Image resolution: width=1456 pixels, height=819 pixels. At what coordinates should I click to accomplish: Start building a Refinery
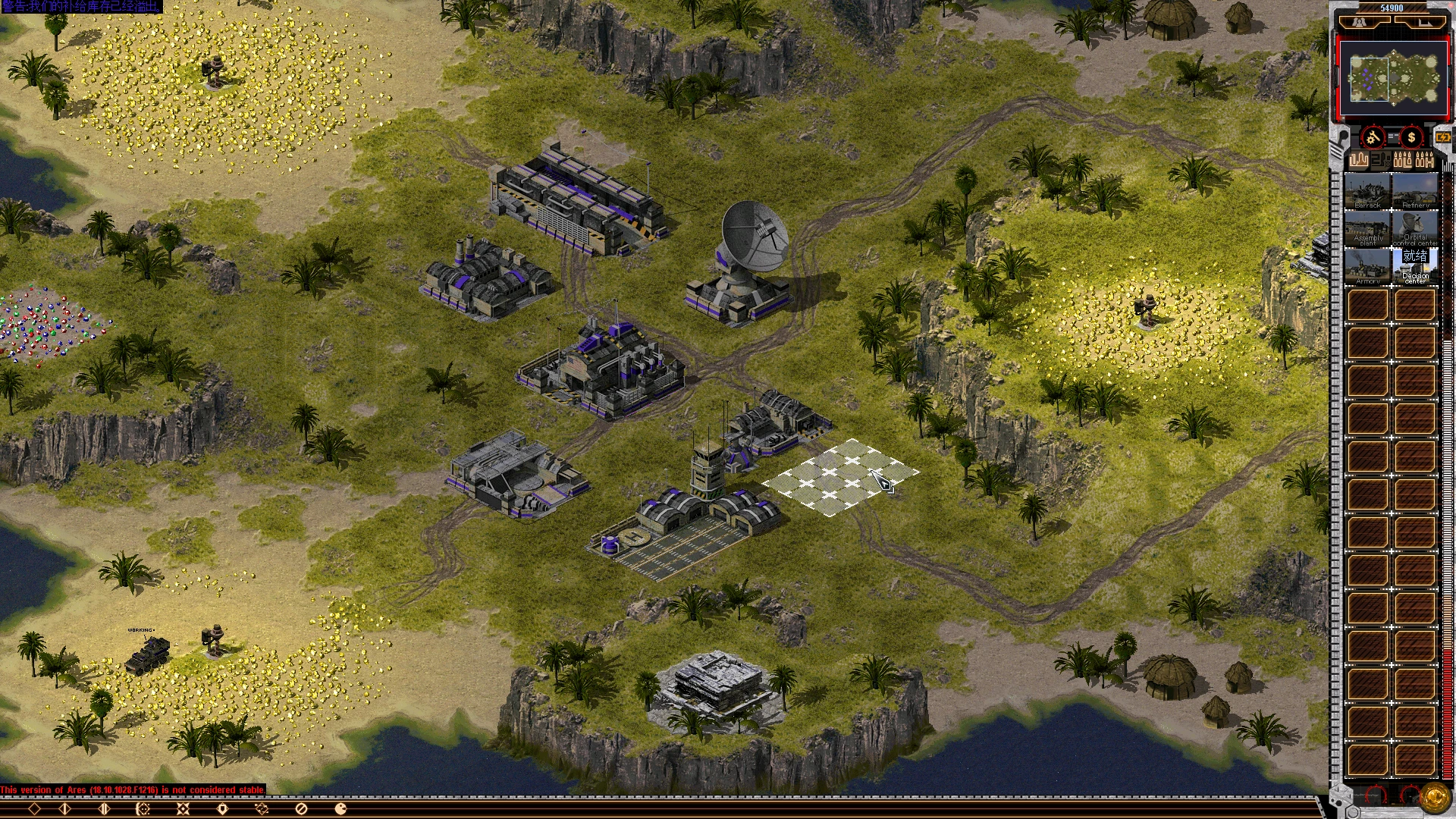[1415, 190]
